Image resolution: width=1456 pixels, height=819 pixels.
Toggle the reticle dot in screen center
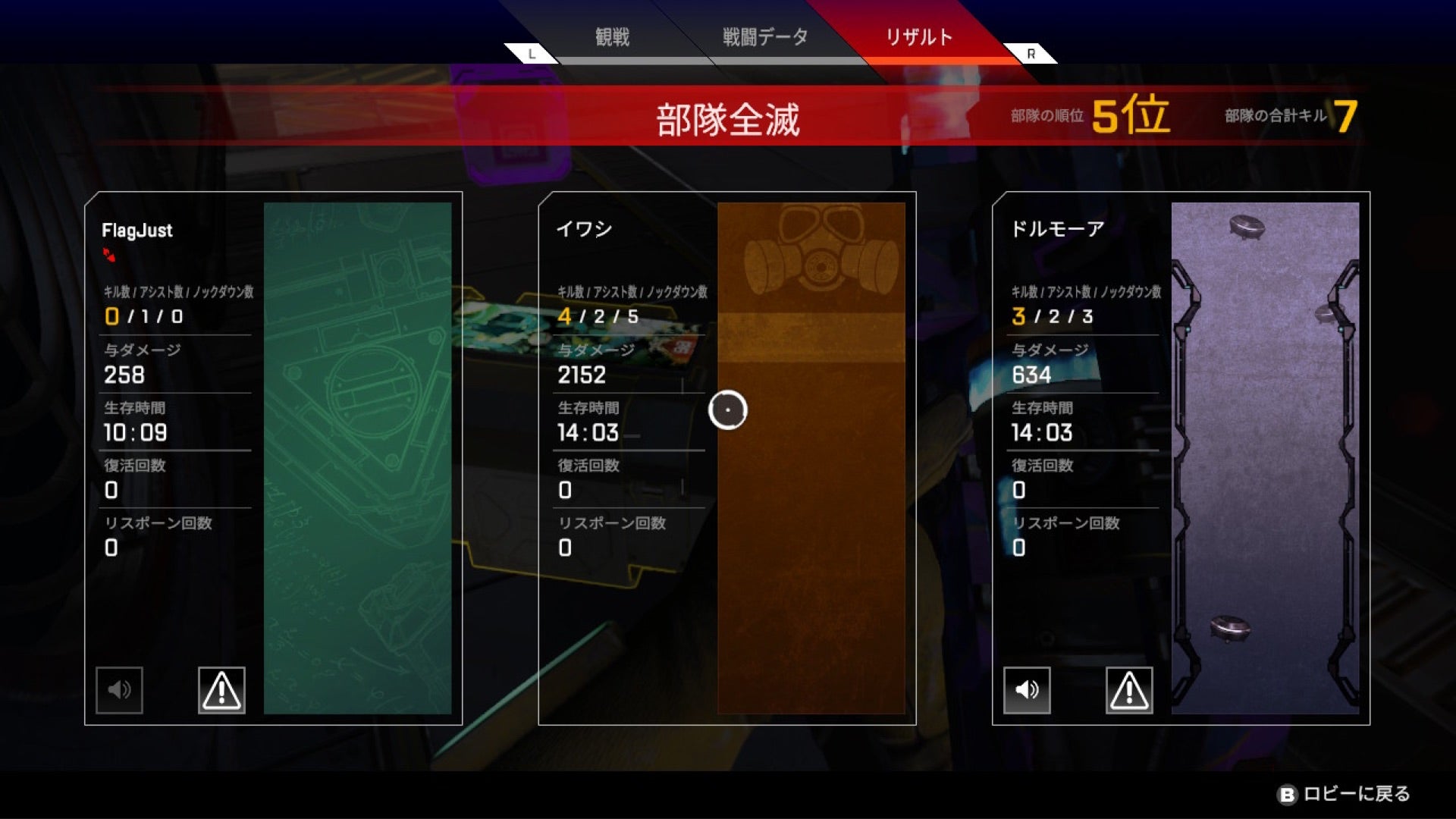[x=727, y=410]
